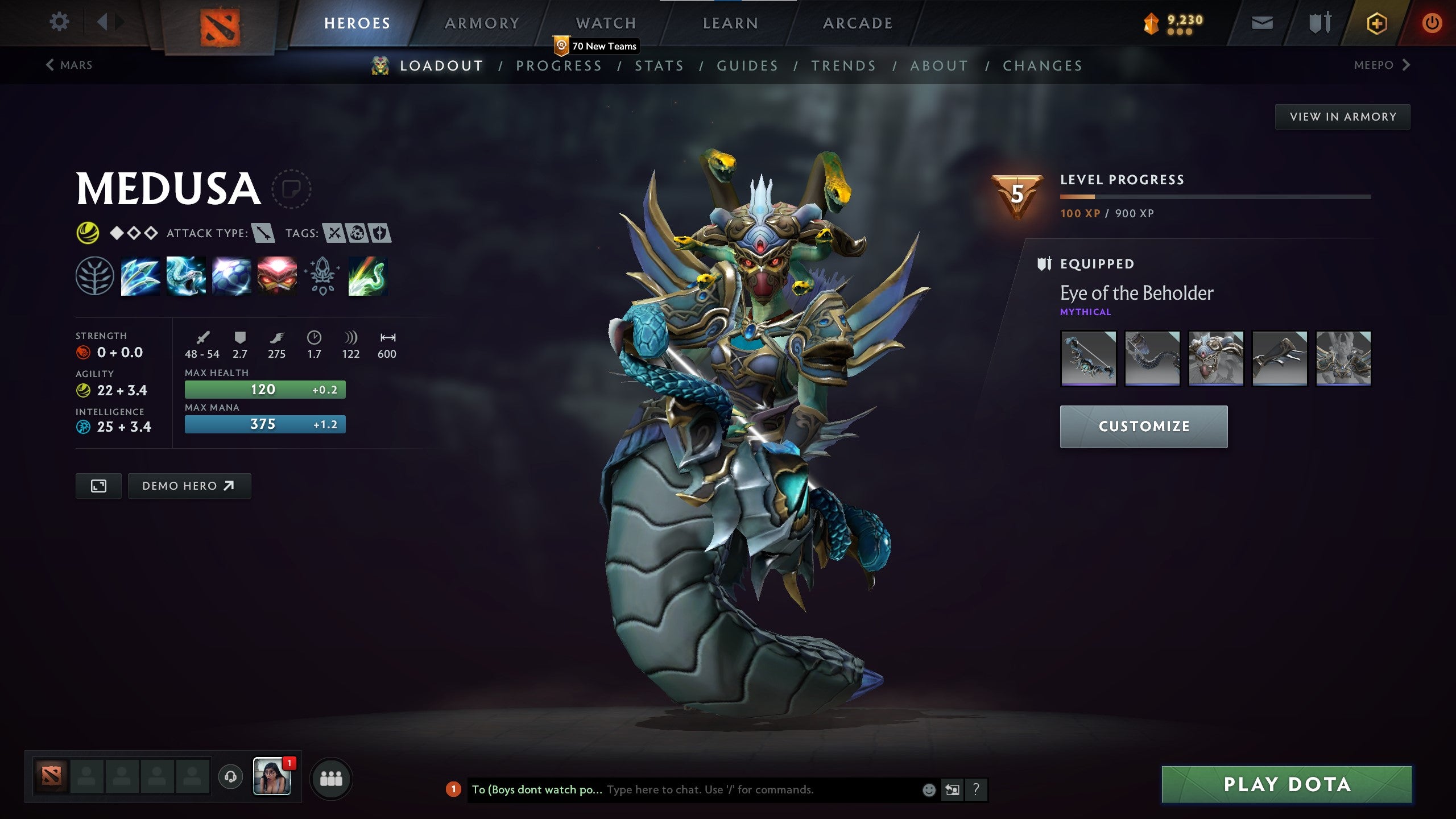
Task: View the Mystic Snake ability icon
Action: [x=185, y=277]
